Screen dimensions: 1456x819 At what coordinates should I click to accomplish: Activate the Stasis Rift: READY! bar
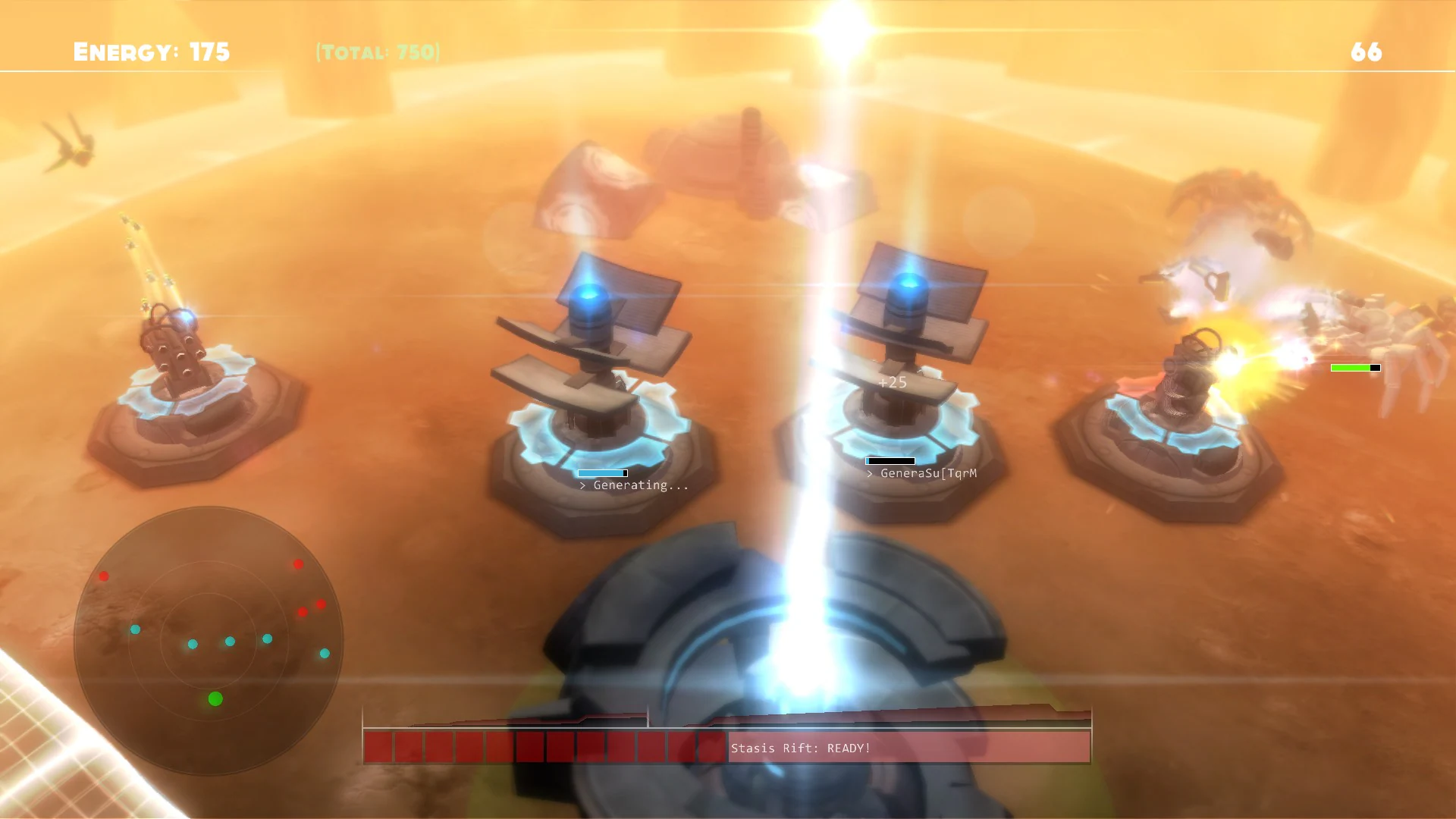point(800,748)
